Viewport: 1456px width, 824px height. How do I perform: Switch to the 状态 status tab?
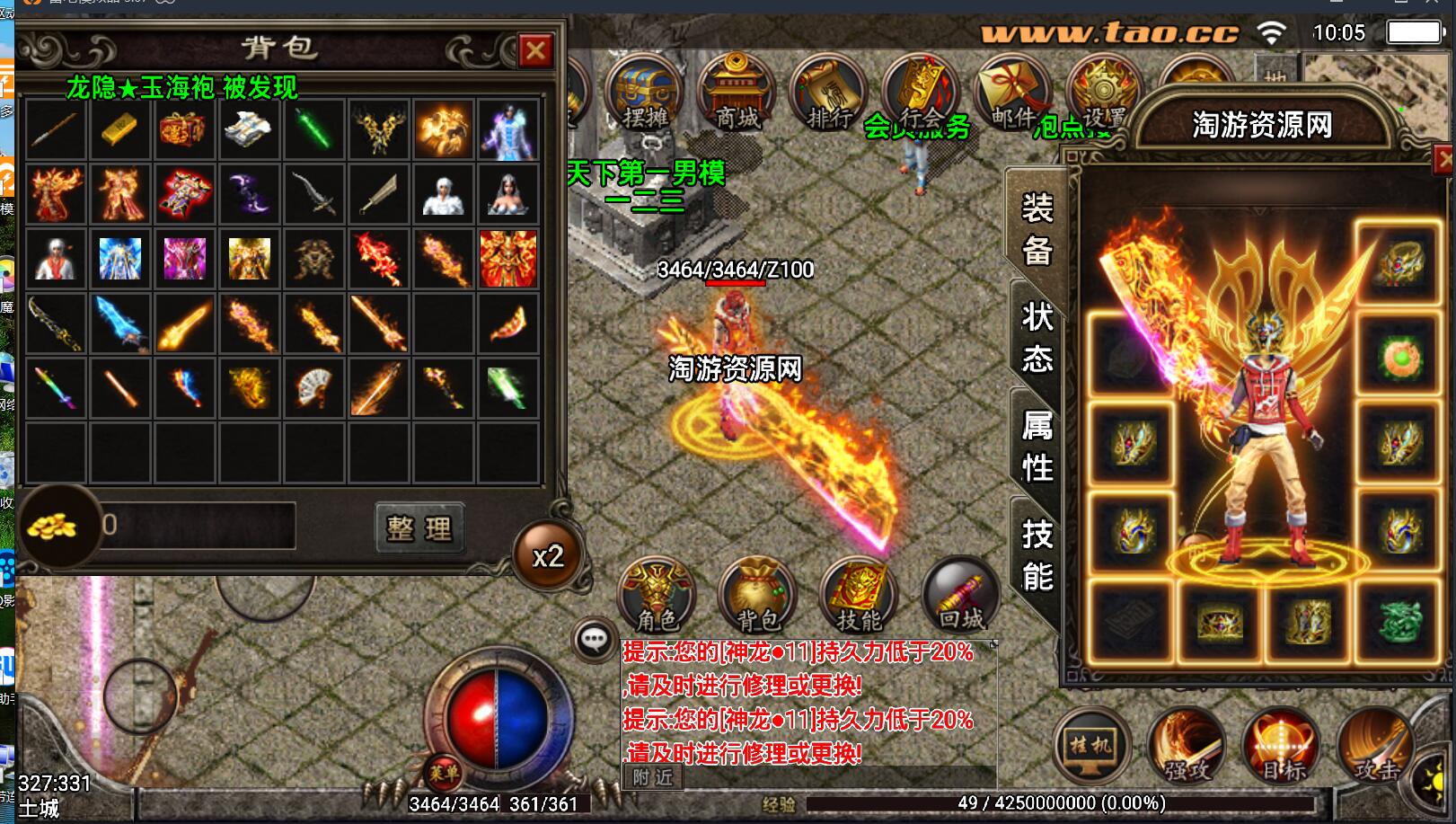(x=1037, y=338)
